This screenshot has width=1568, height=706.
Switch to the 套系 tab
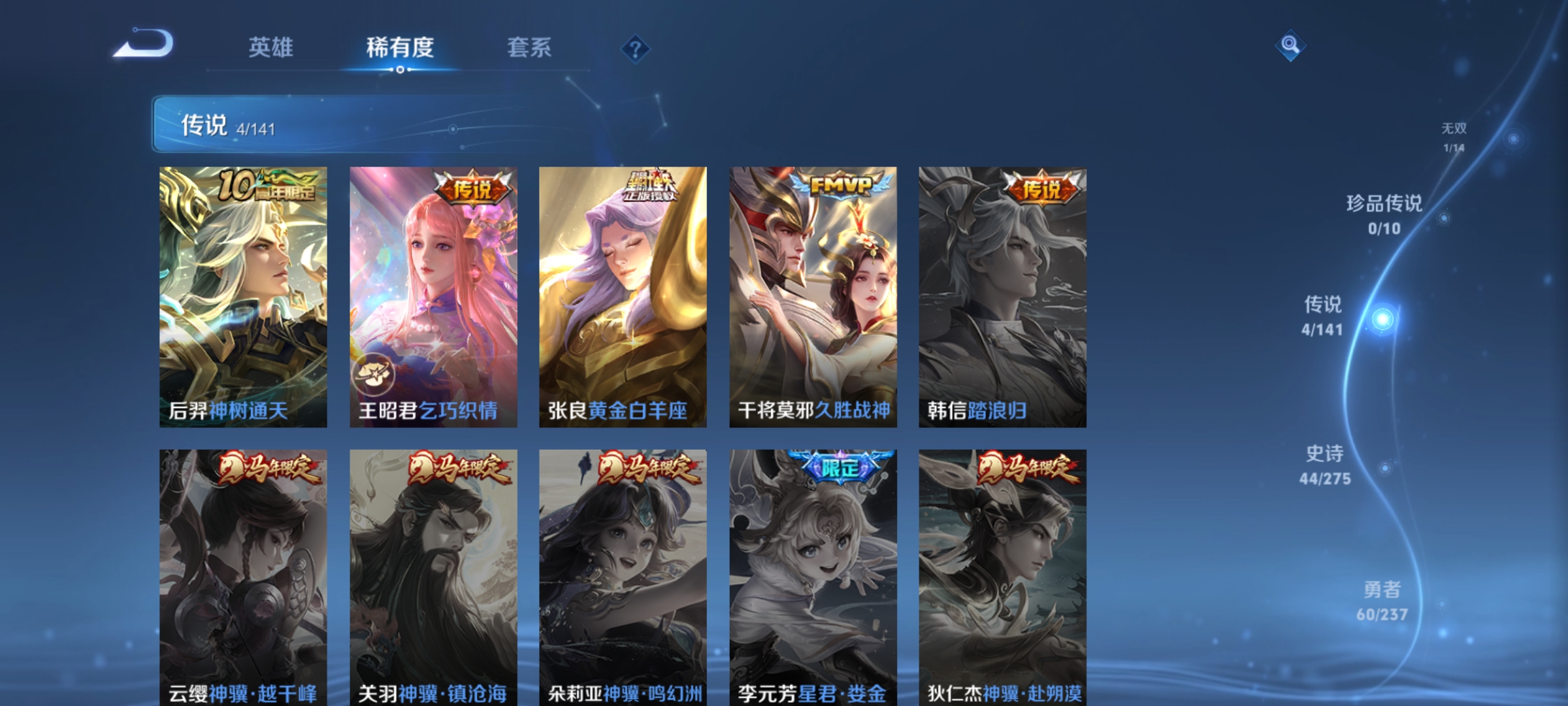(529, 47)
